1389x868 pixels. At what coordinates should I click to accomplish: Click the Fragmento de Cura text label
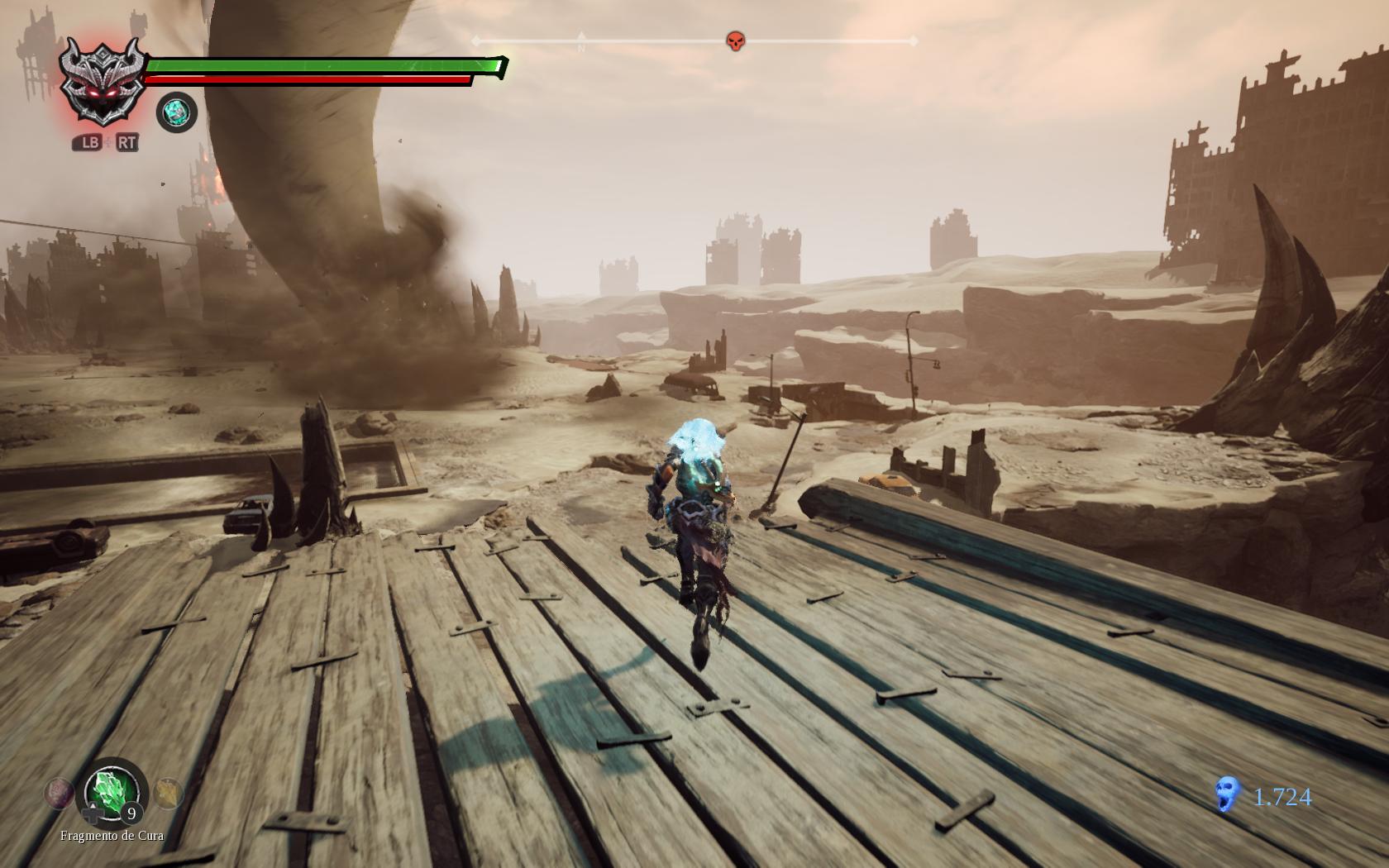[x=112, y=837]
